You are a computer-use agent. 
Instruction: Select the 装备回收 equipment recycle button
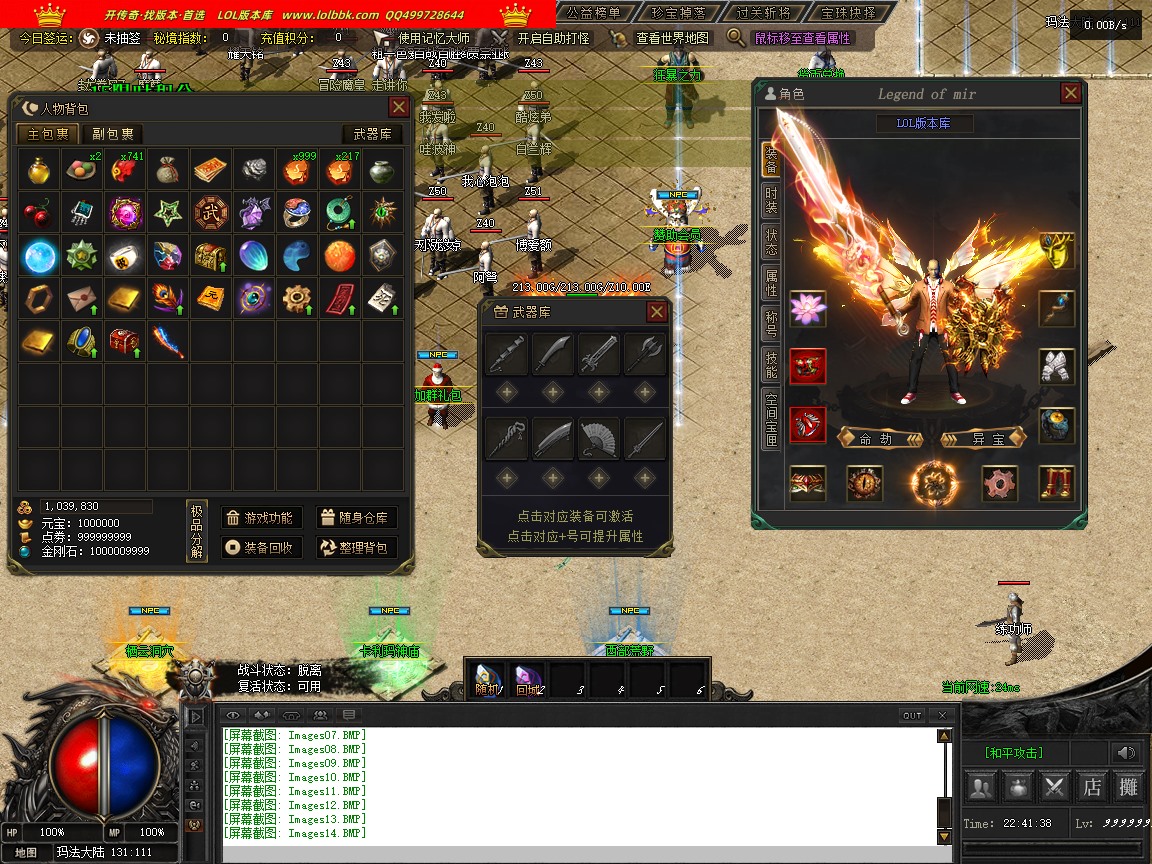coord(260,548)
